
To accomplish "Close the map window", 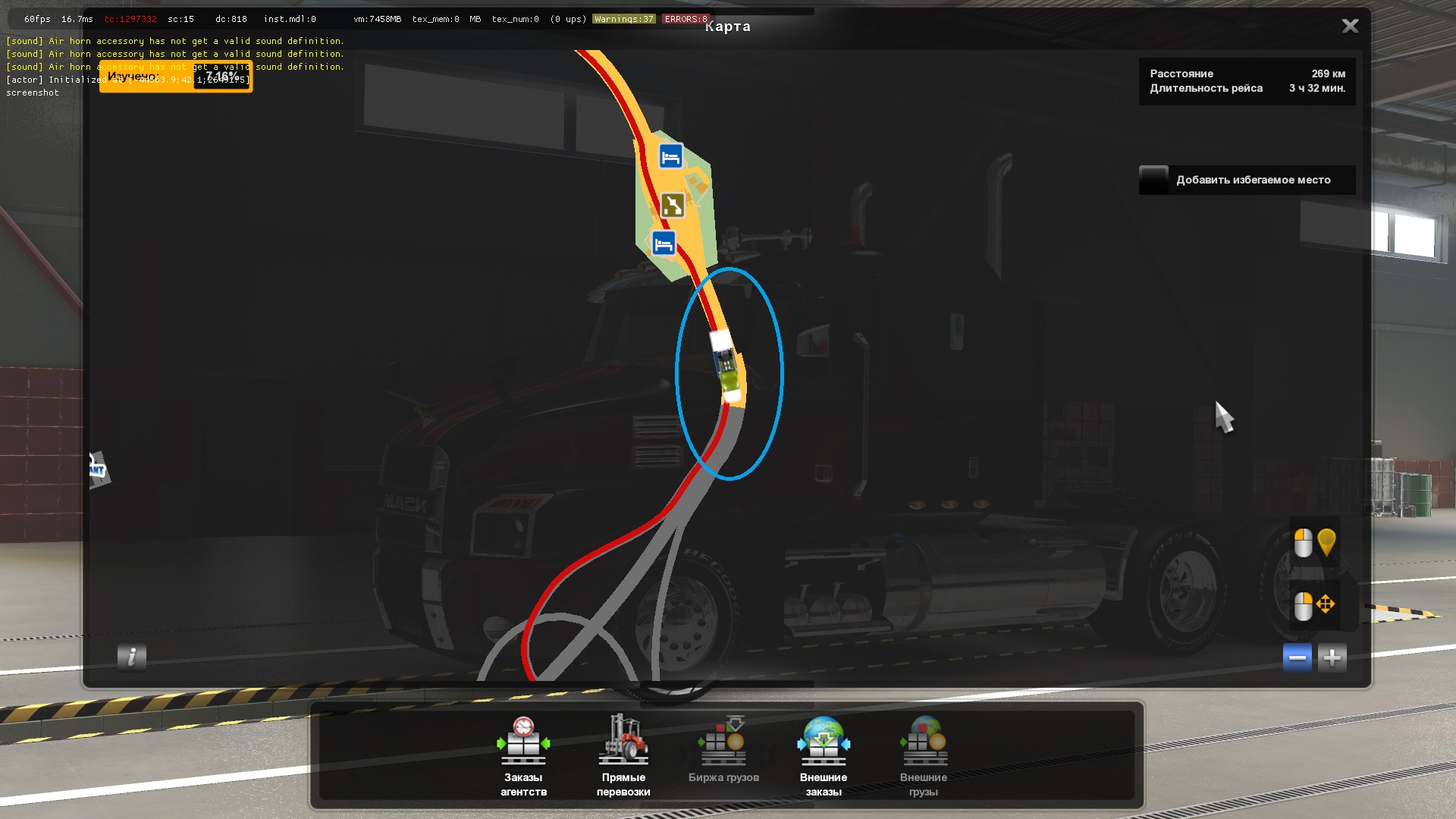I will 1350,27.
